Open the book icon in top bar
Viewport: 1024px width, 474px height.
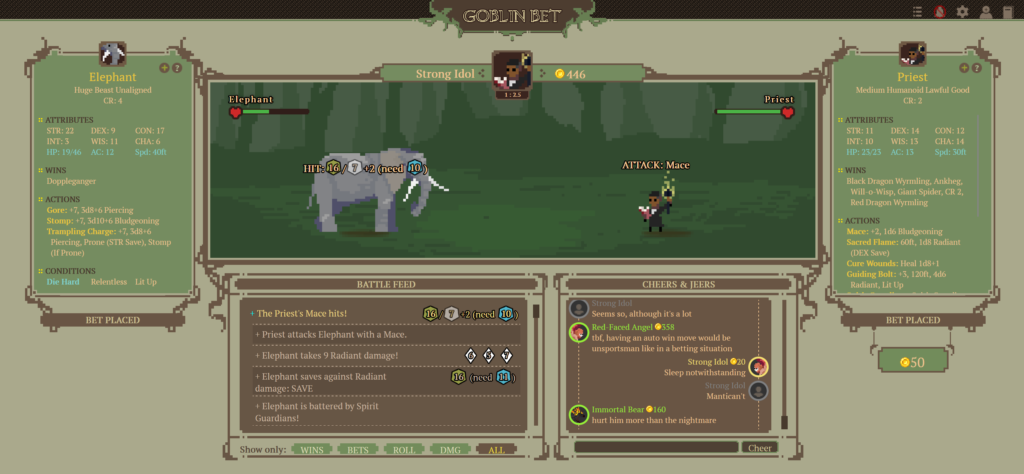point(1007,11)
